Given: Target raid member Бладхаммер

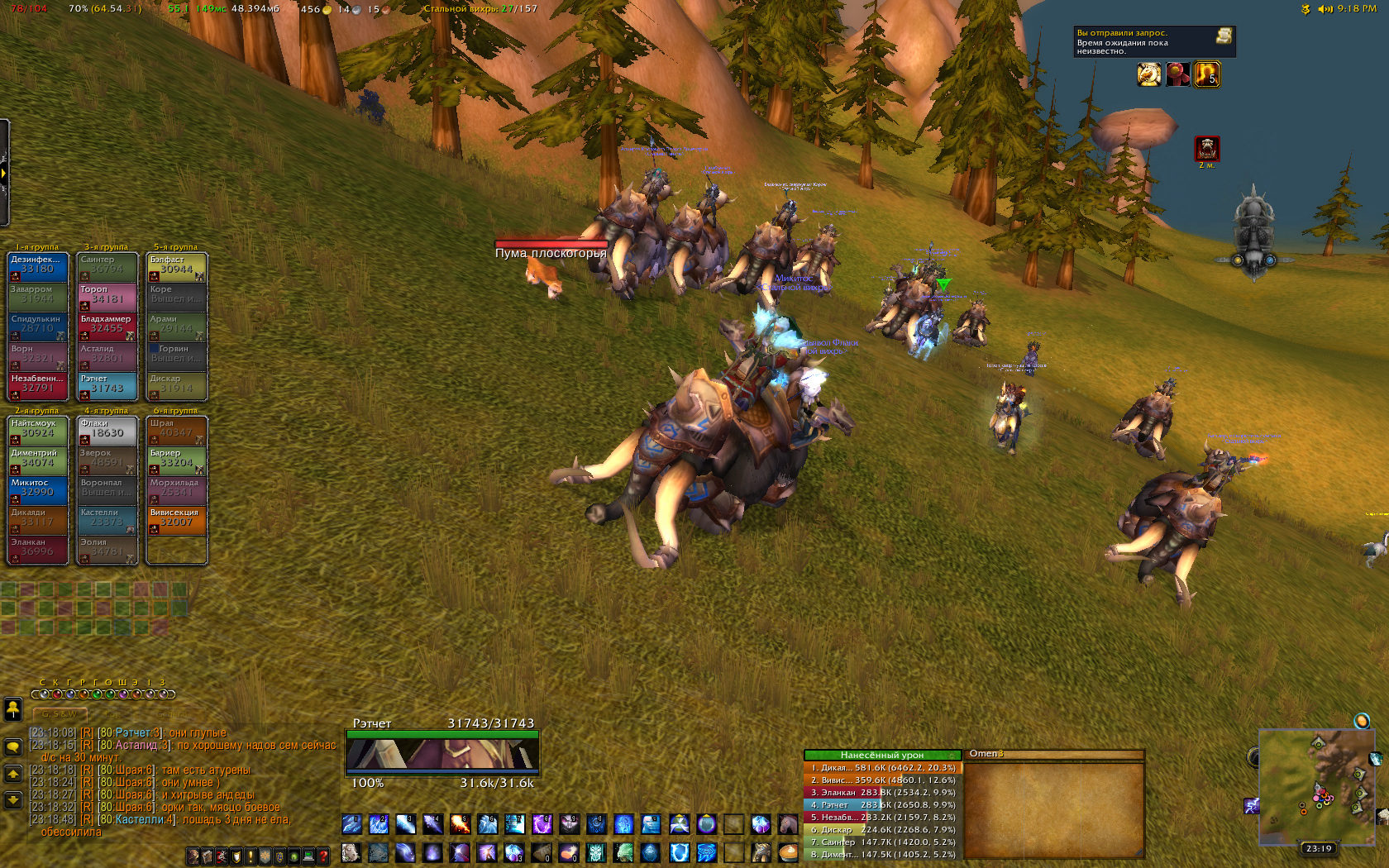Looking at the screenshot, I should [107, 325].
